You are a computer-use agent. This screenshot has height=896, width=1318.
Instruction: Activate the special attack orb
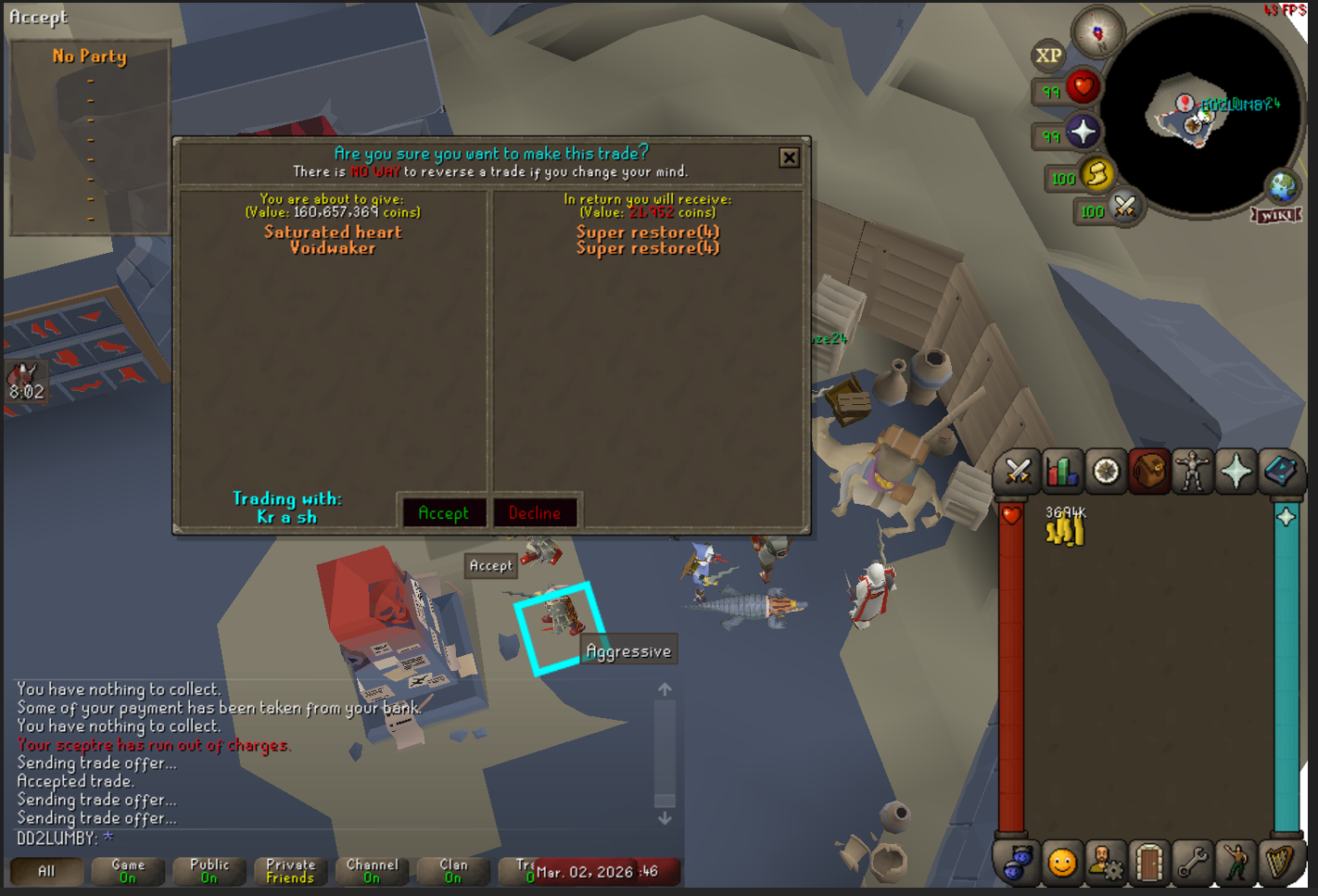[x=1124, y=207]
